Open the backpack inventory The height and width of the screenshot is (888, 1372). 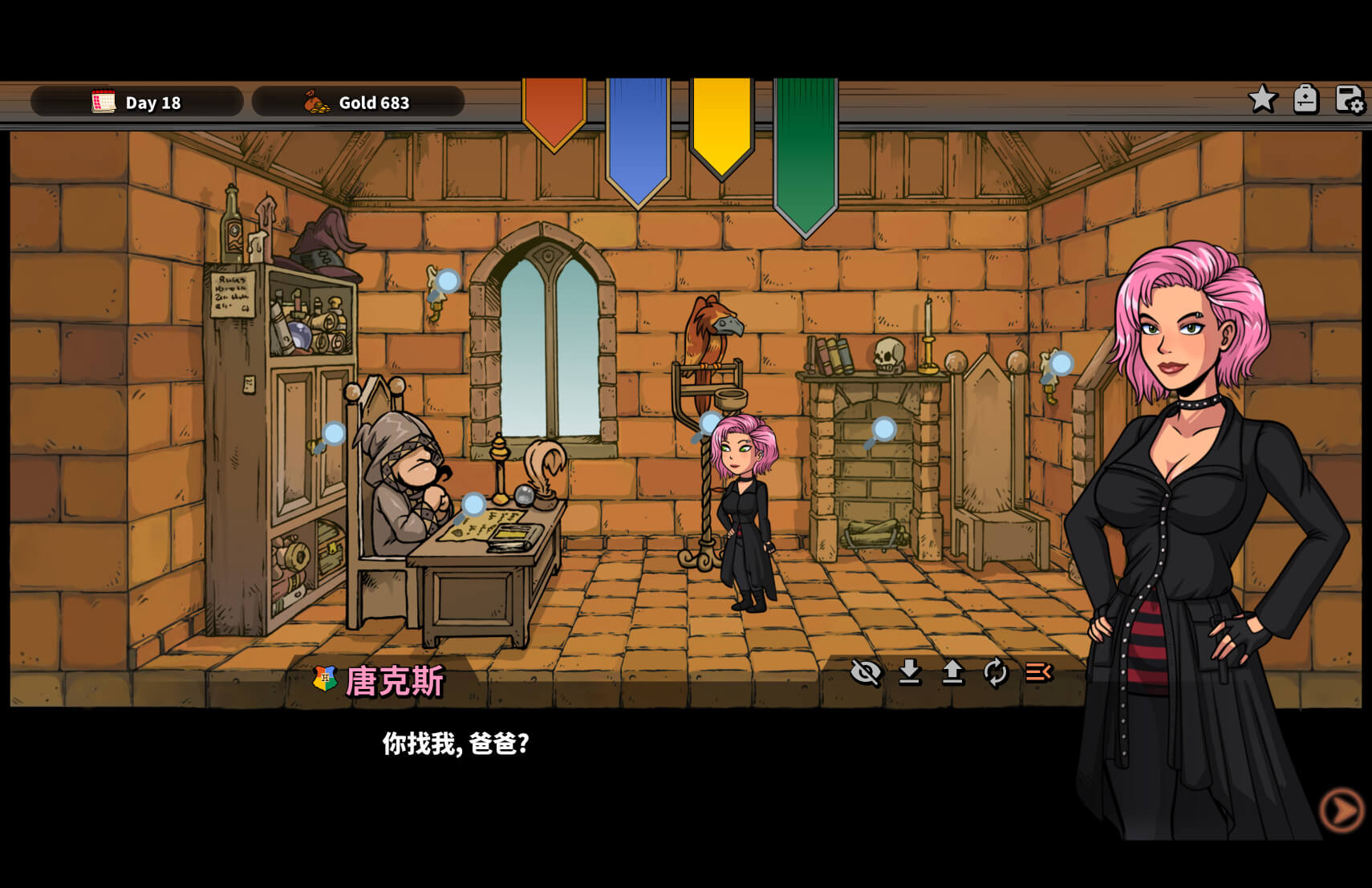(1305, 99)
